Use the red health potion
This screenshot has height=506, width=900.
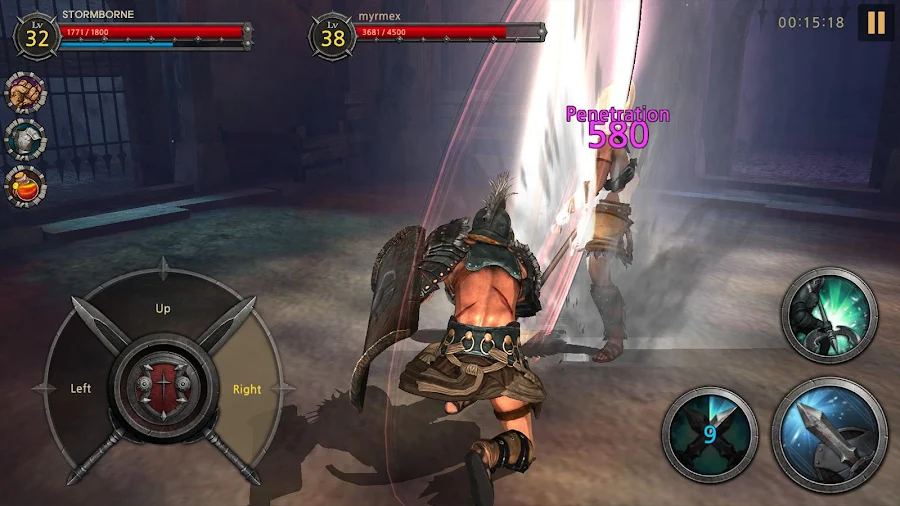pos(25,187)
